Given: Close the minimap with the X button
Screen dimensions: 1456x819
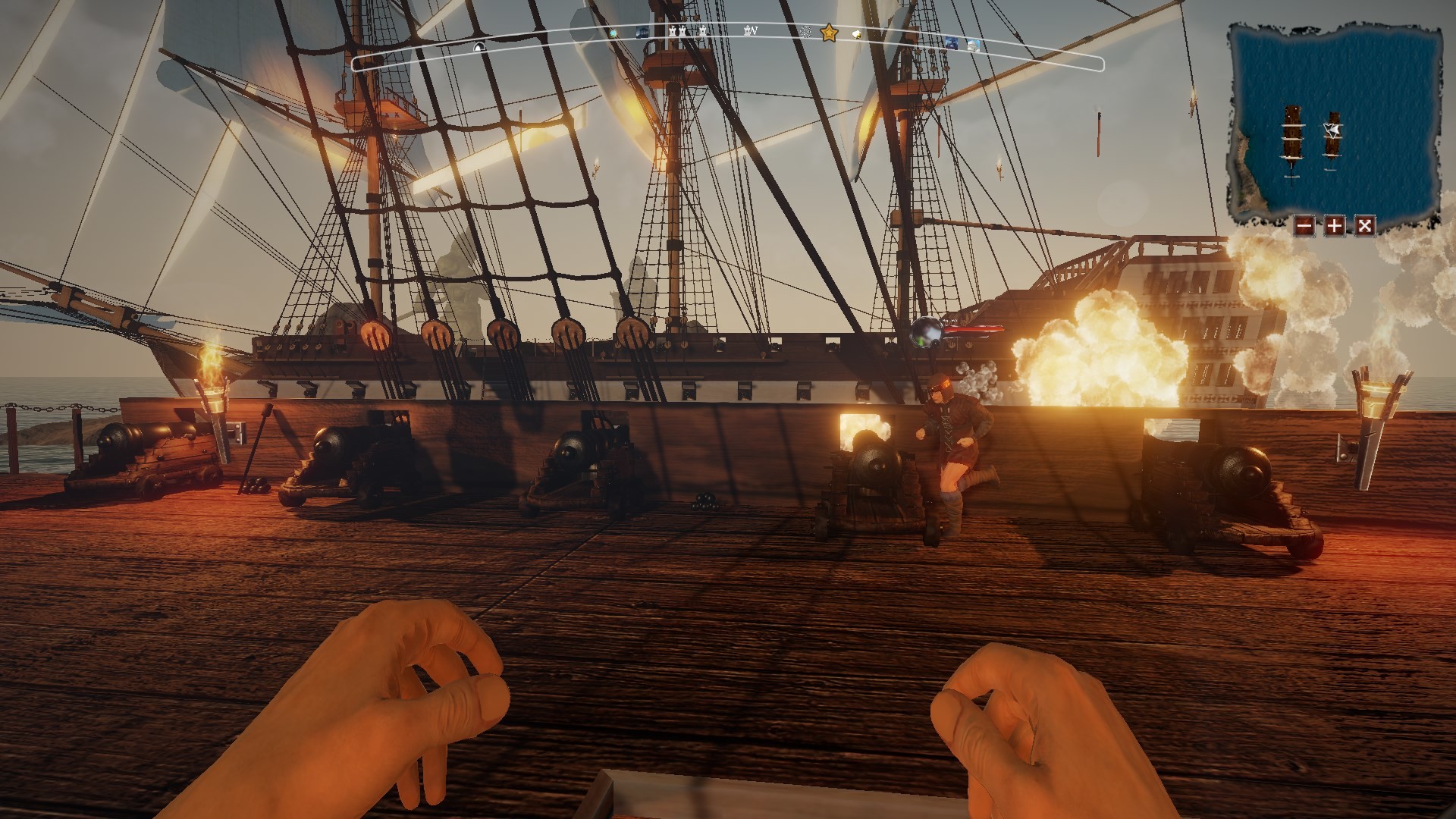Looking at the screenshot, I should click(1364, 226).
